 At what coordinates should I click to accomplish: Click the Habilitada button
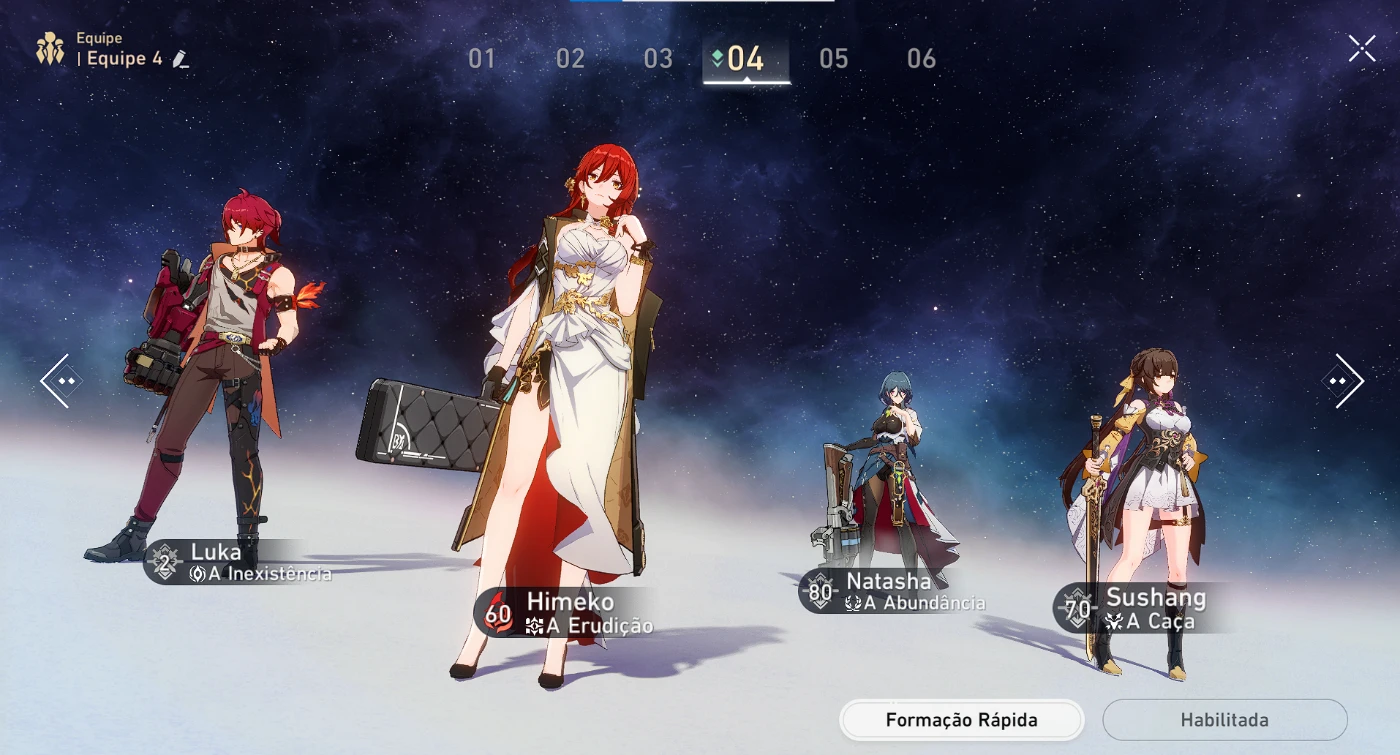pyautogui.click(x=1223, y=719)
